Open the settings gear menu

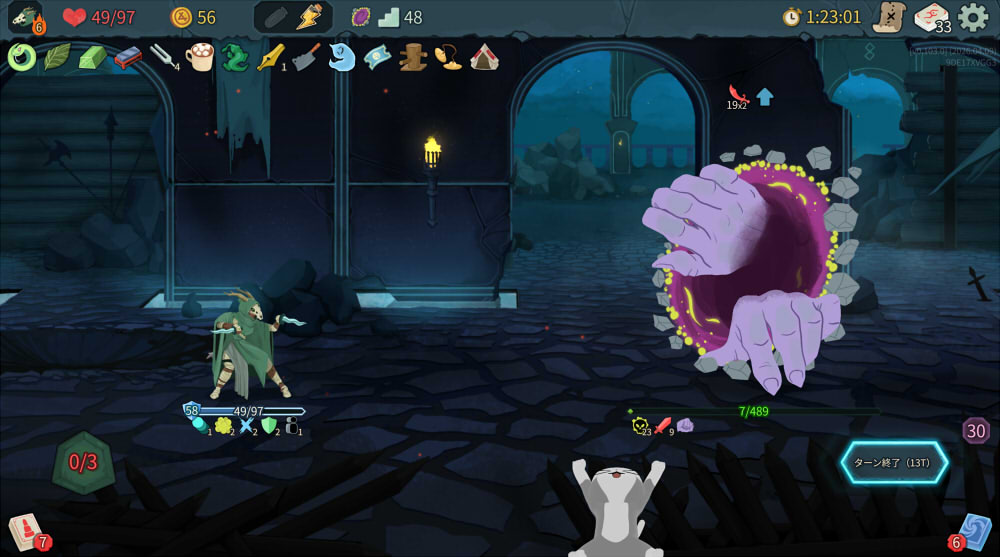coord(973,17)
